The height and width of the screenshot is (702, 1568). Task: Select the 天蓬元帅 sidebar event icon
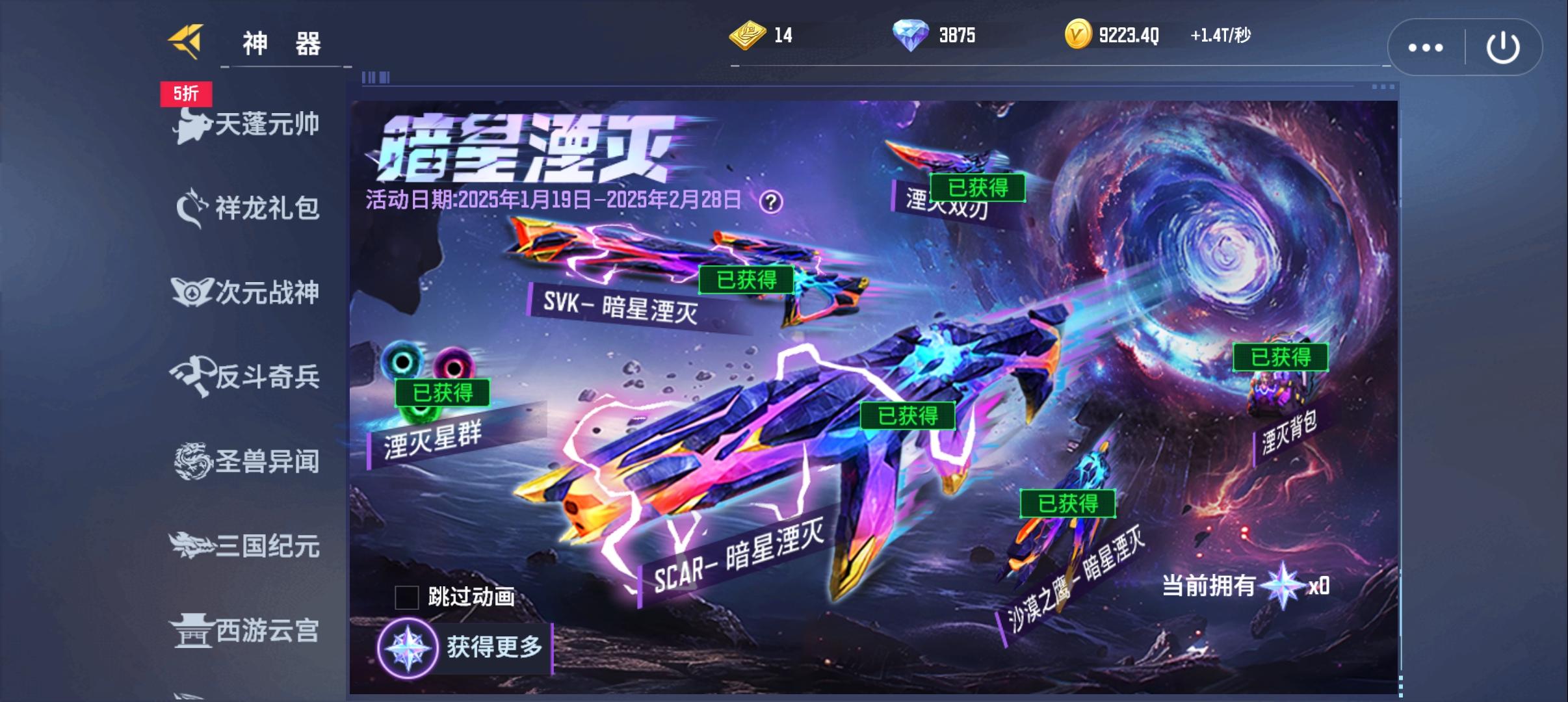pos(247,125)
